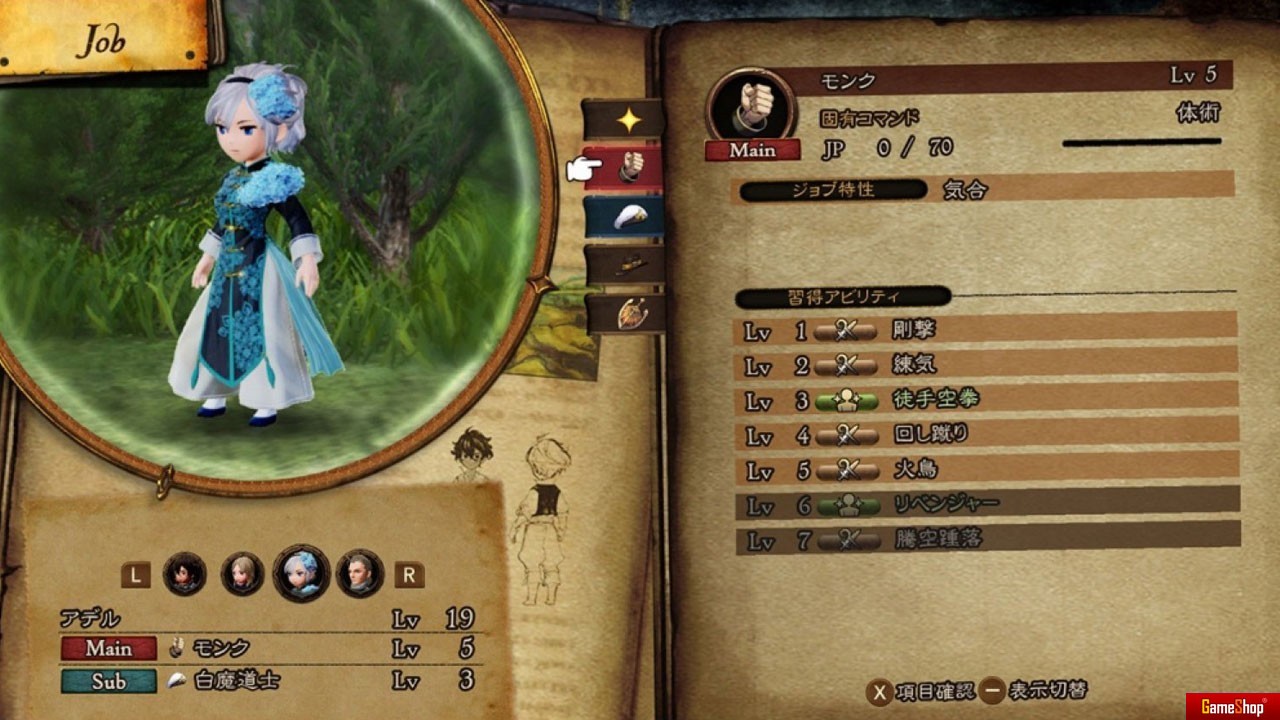The image size is (1280, 720).
Task: Select the Freelancer star job tab
Action: 624,120
